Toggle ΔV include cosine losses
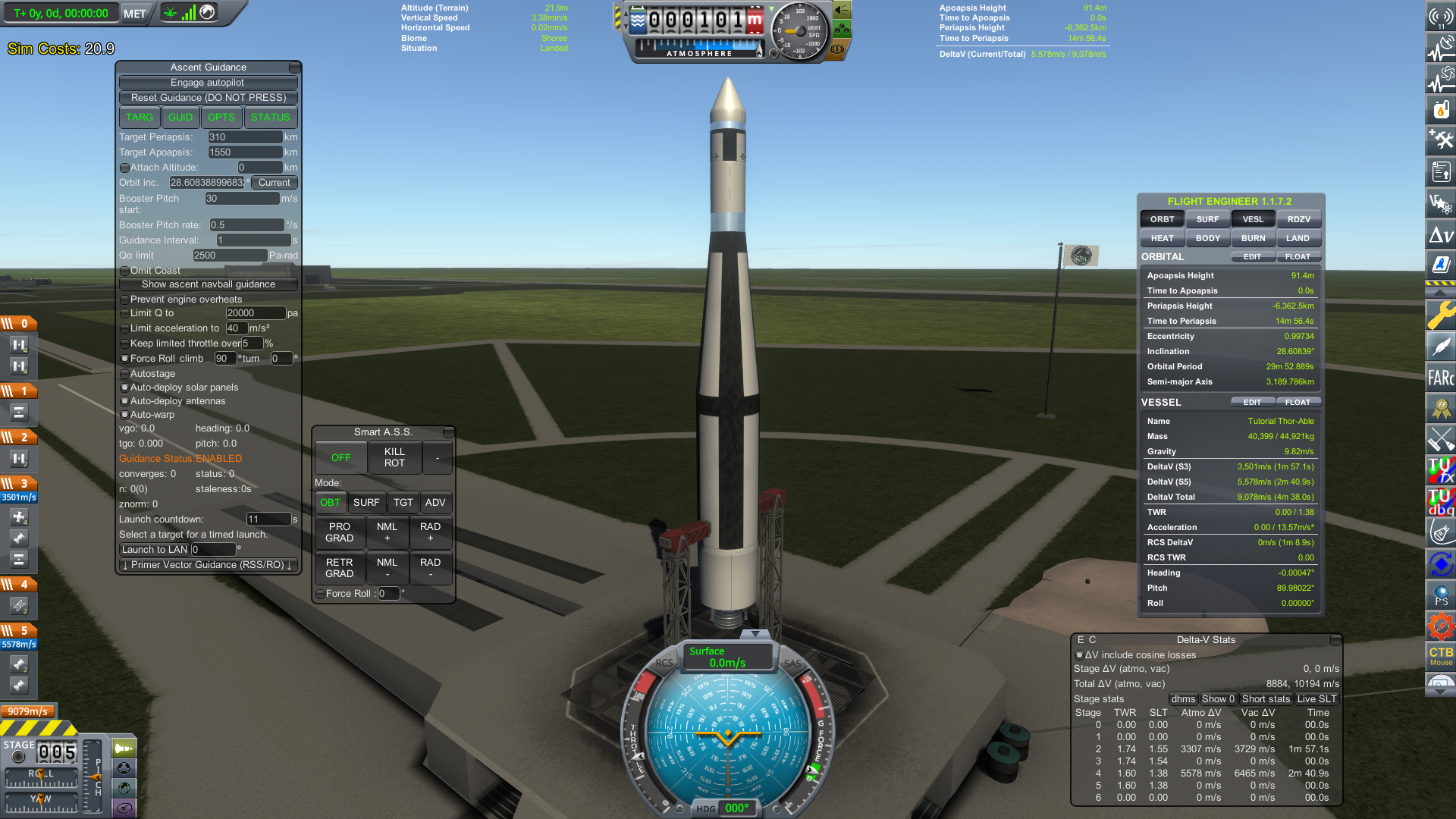The height and width of the screenshot is (819, 1456). point(1079,655)
